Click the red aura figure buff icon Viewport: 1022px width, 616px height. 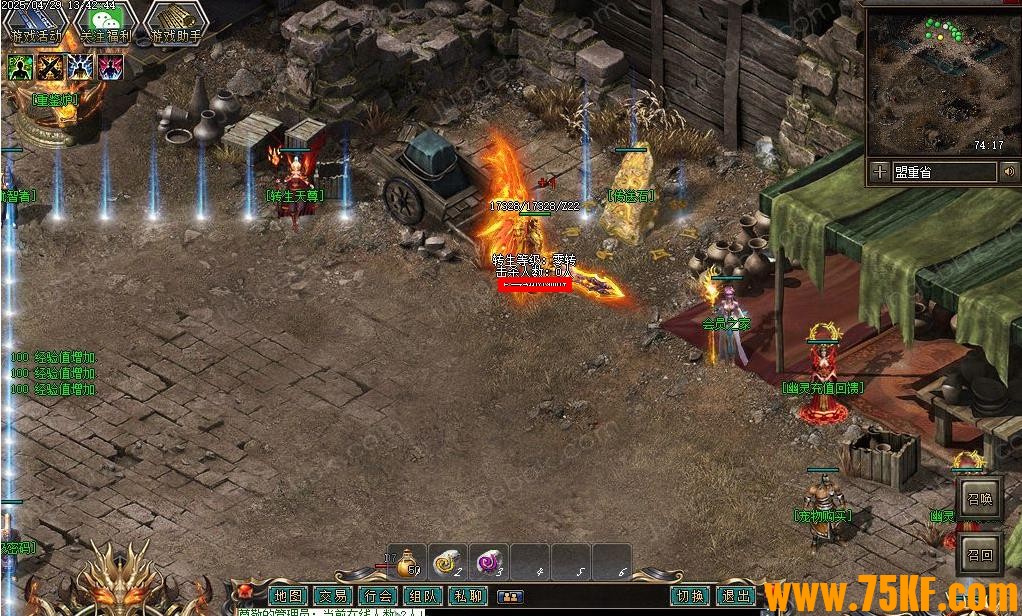click(110, 67)
